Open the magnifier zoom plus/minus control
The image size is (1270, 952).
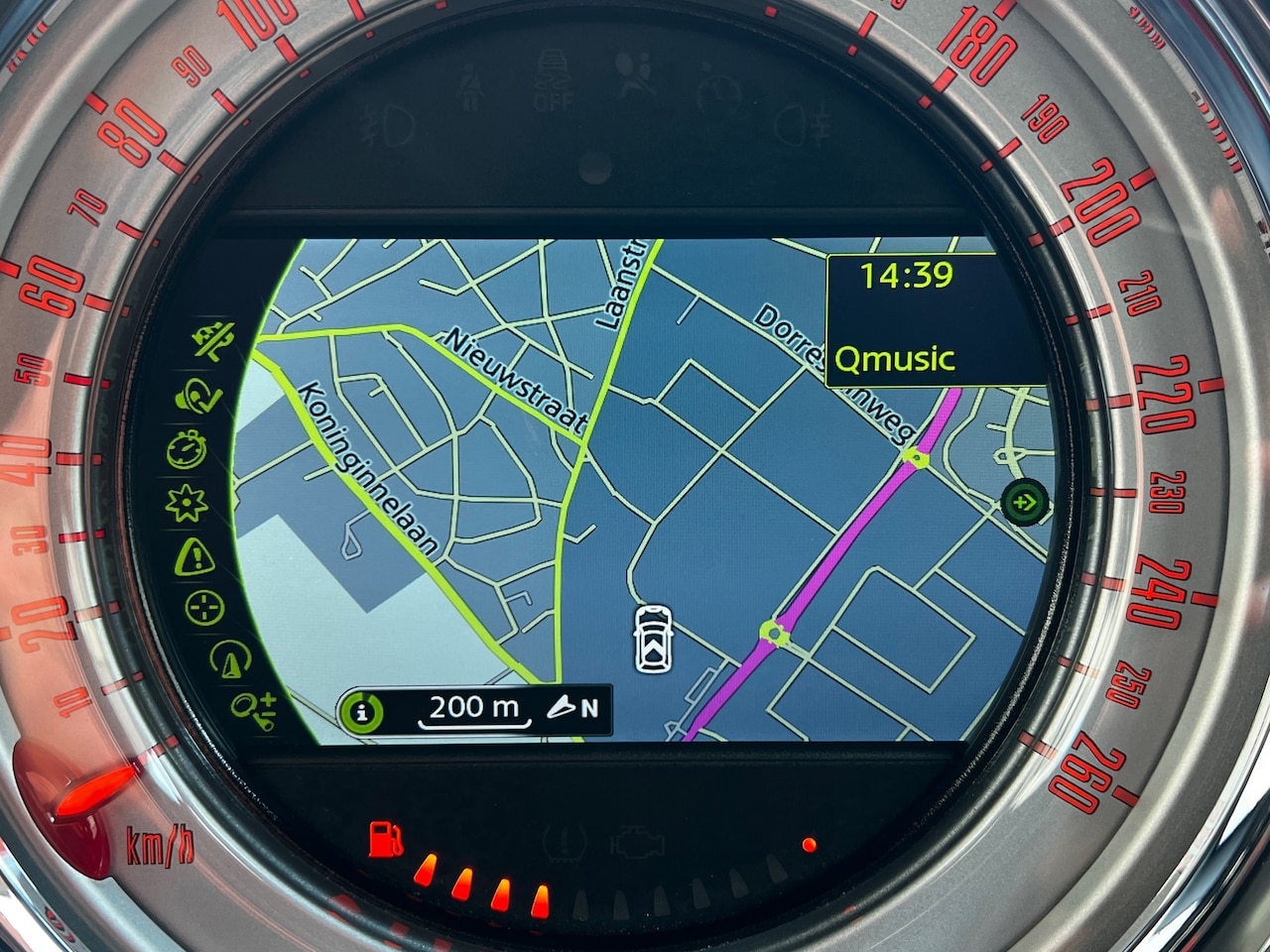click(x=253, y=708)
